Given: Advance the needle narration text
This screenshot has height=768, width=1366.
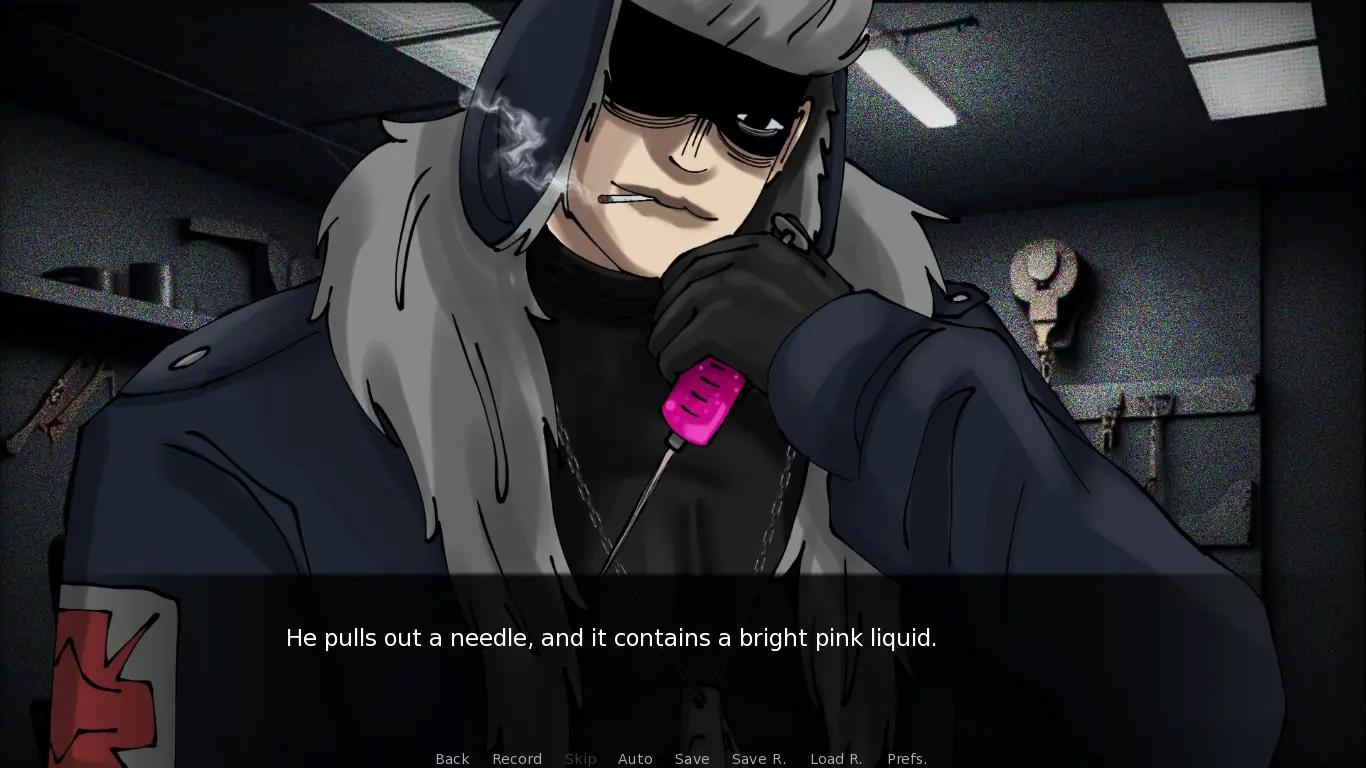Looking at the screenshot, I should [611, 638].
